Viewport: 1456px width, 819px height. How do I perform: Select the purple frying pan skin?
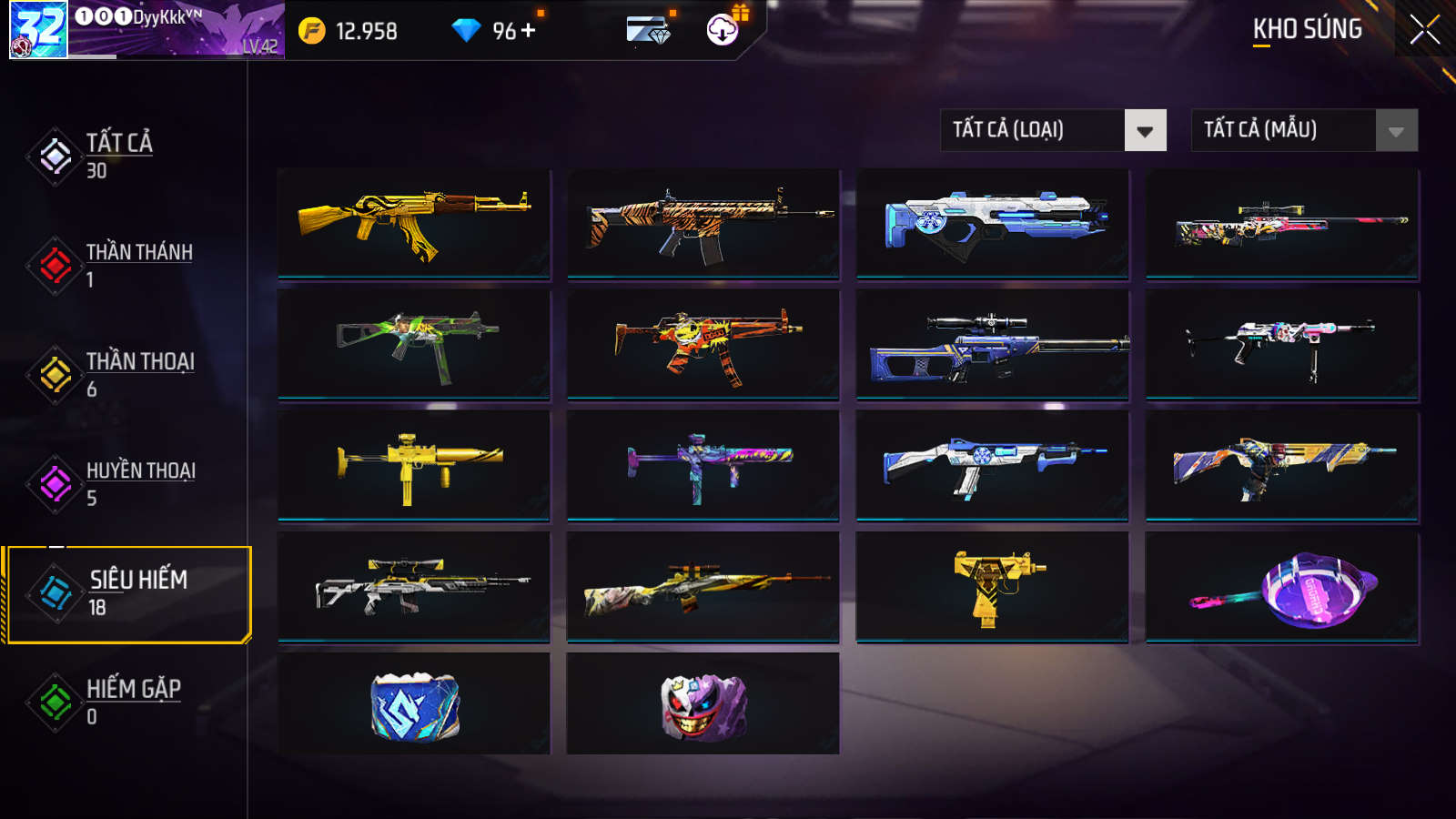1282,587
